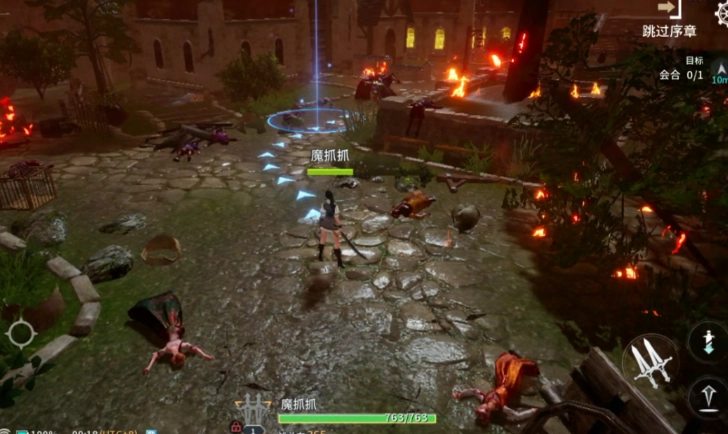This screenshot has height=434, width=728.
Task: Use the upward arrow jump skill
Action: [x=708, y=398]
